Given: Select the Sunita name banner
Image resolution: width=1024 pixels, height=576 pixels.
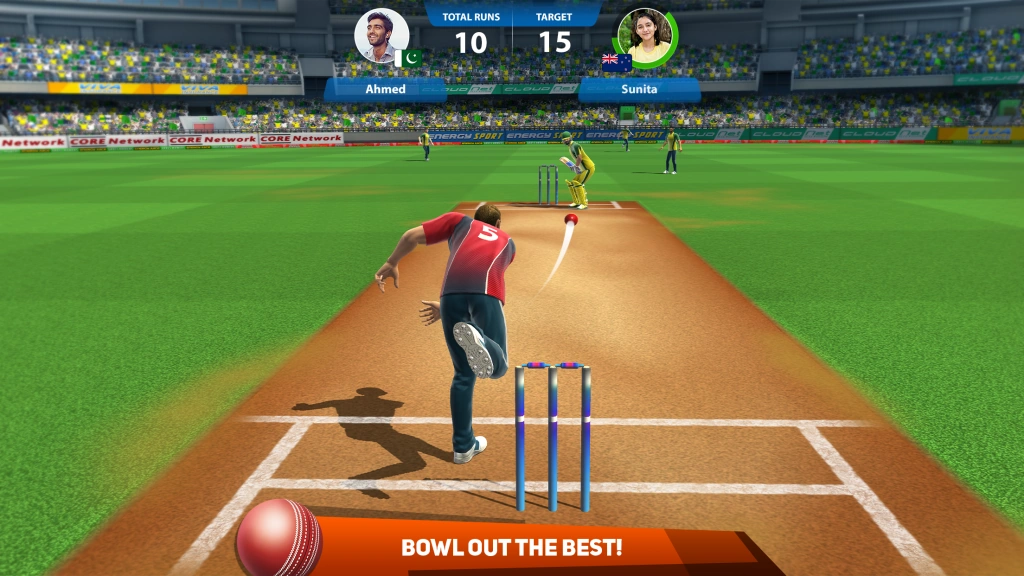Looking at the screenshot, I should pos(639,89).
